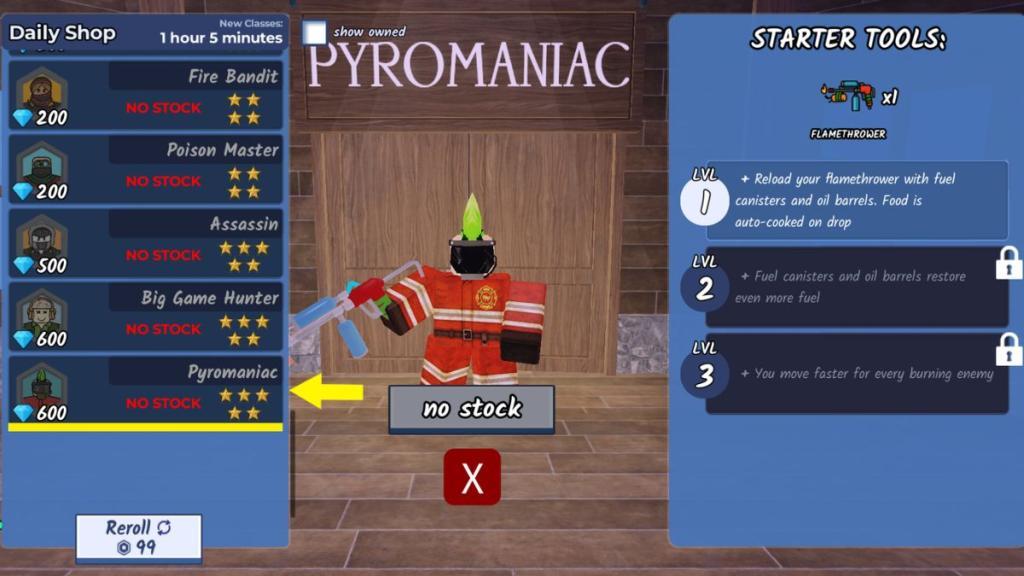This screenshot has height=576, width=1024.
Task: Open the Big Game Hunter class entry
Action: point(146,318)
